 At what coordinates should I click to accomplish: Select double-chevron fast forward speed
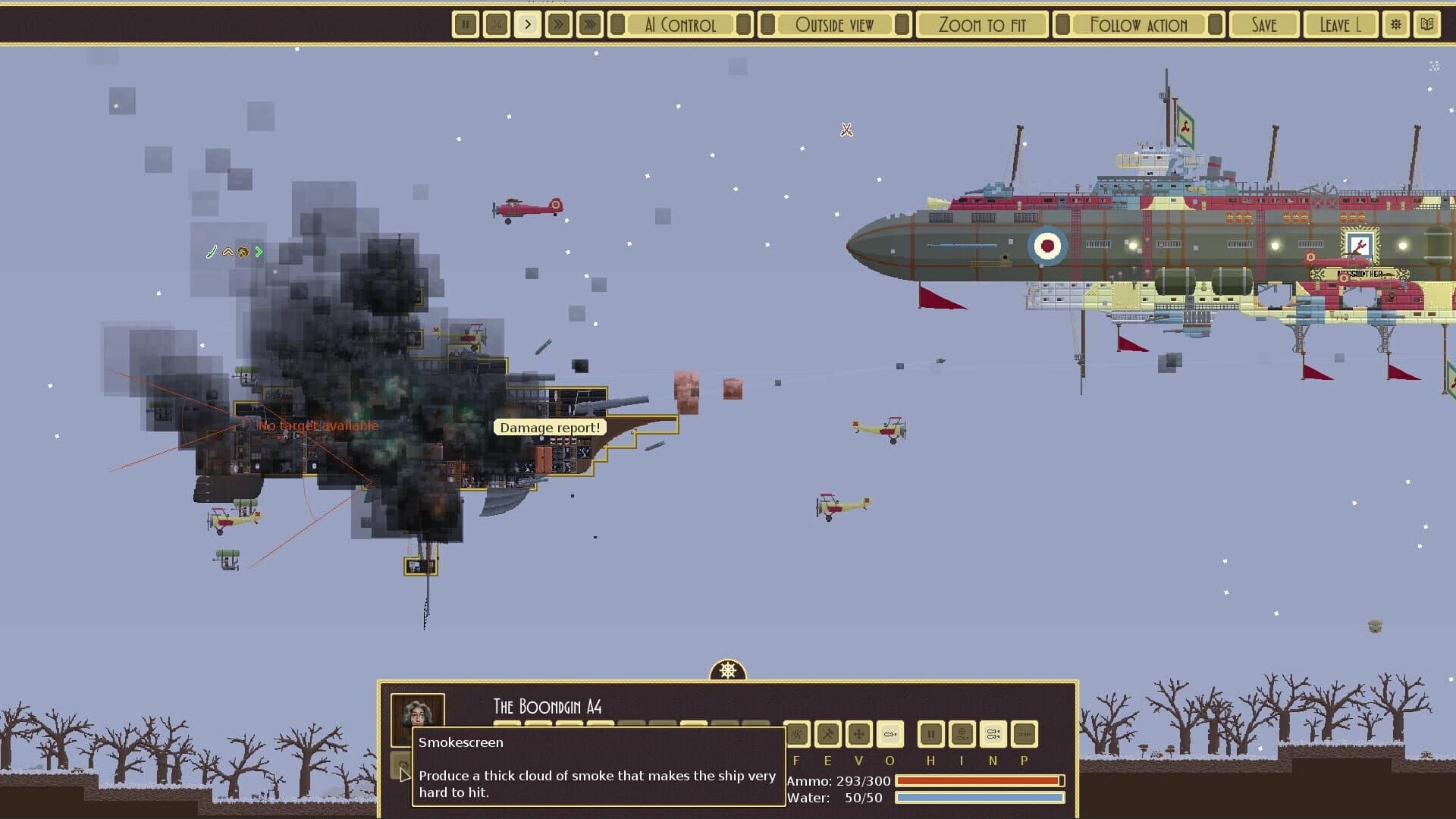pyautogui.click(x=558, y=24)
